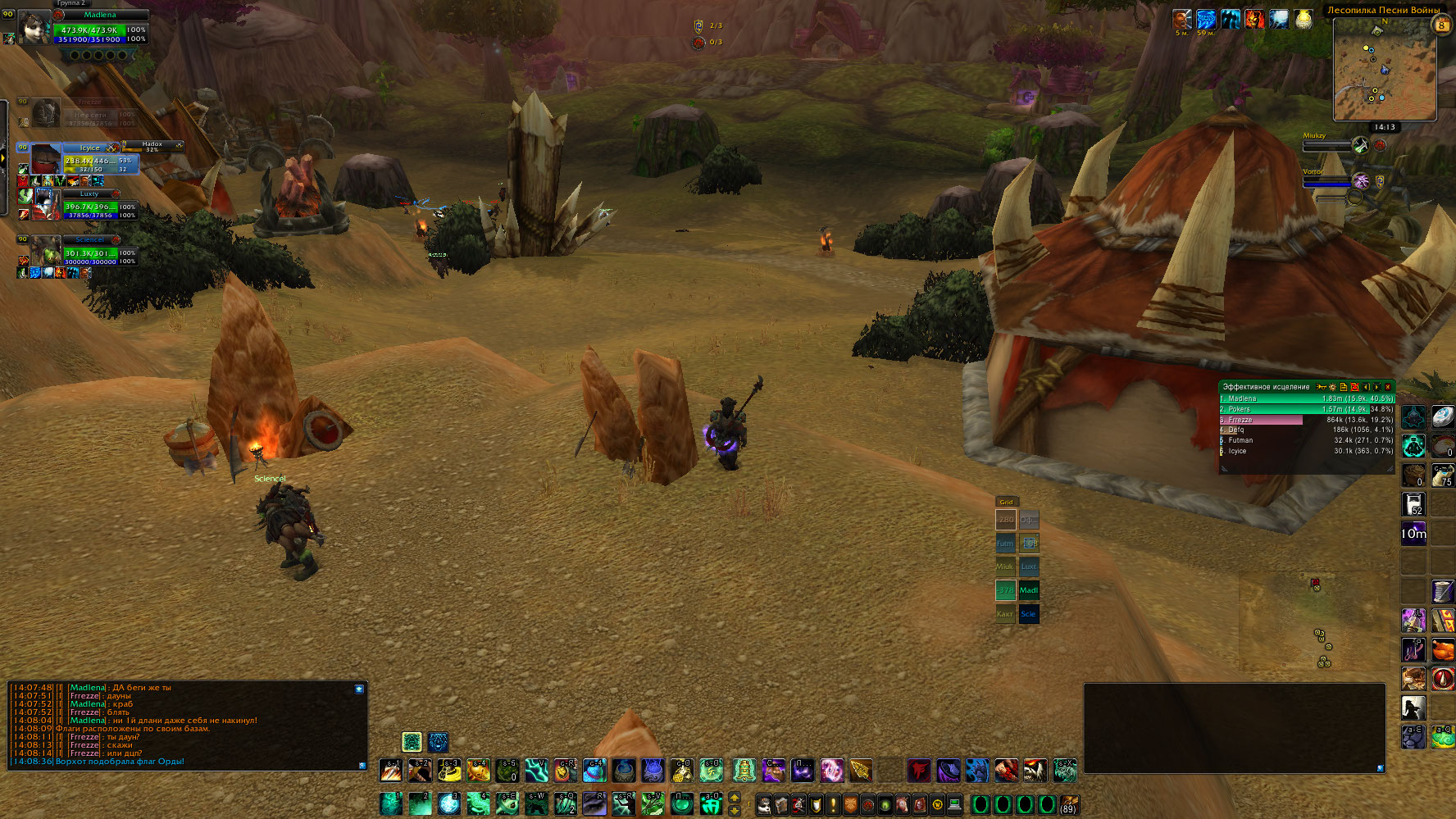Image resolution: width=1456 pixels, height=819 pixels.
Task: Click the Warsong Gulch minimap
Action: click(1385, 71)
